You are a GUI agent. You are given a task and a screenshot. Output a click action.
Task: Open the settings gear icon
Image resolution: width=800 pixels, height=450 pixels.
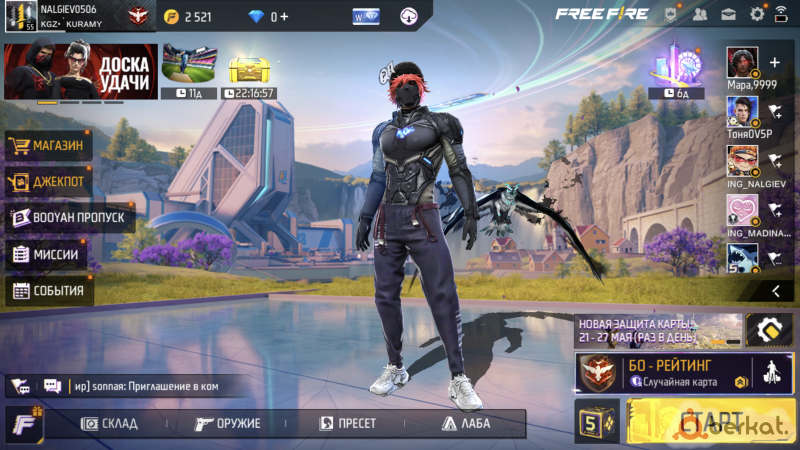[756, 14]
